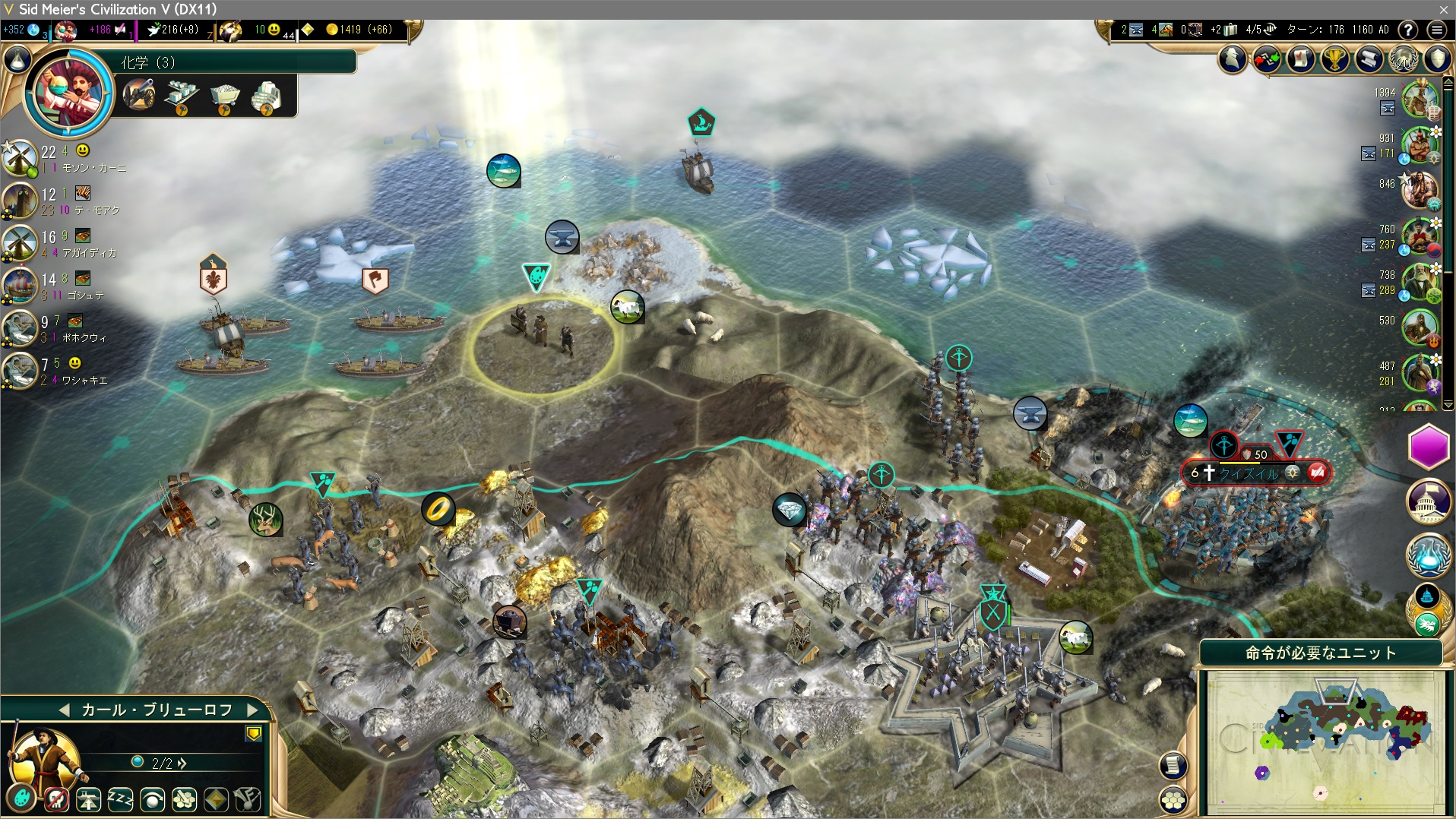Choose the sleep Zzz unit action

(120, 799)
